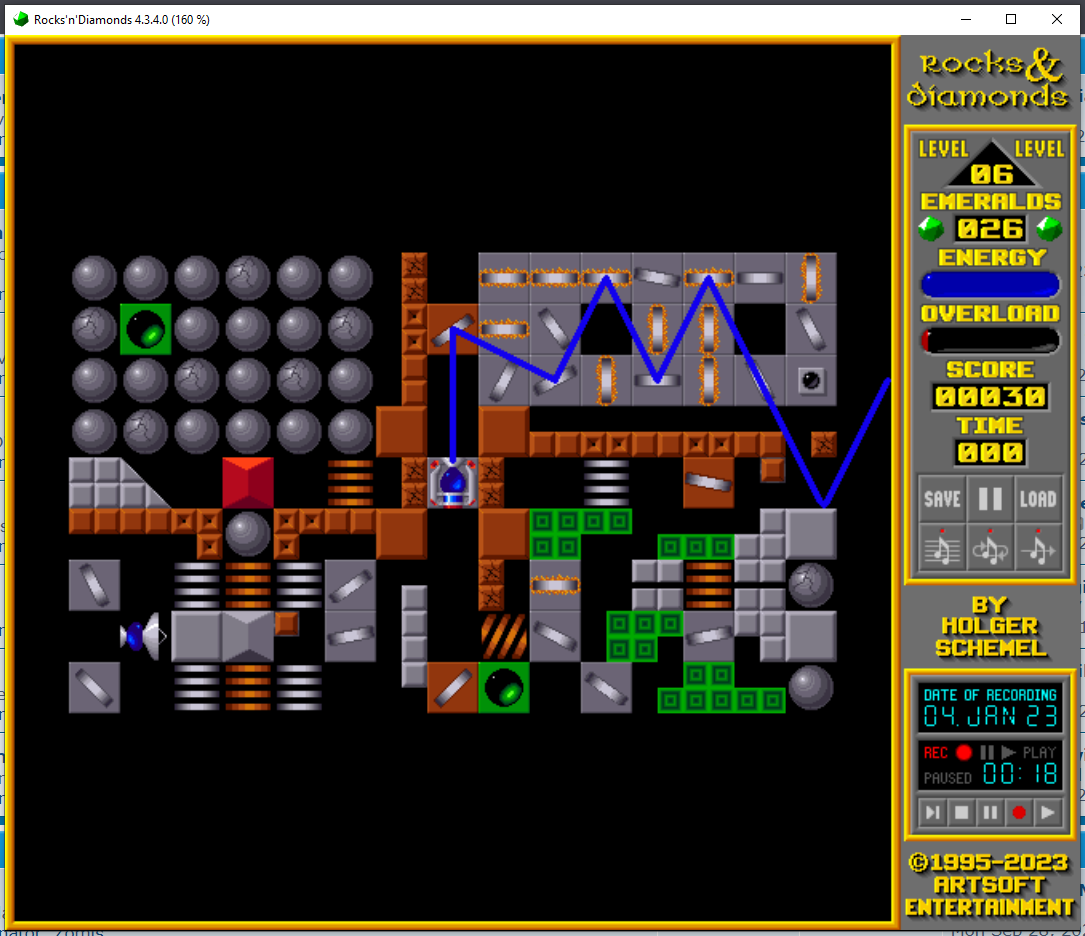Screen dimensions: 1085x936
Task: Start recording with the red record button
Action: tap(1019, 812)
